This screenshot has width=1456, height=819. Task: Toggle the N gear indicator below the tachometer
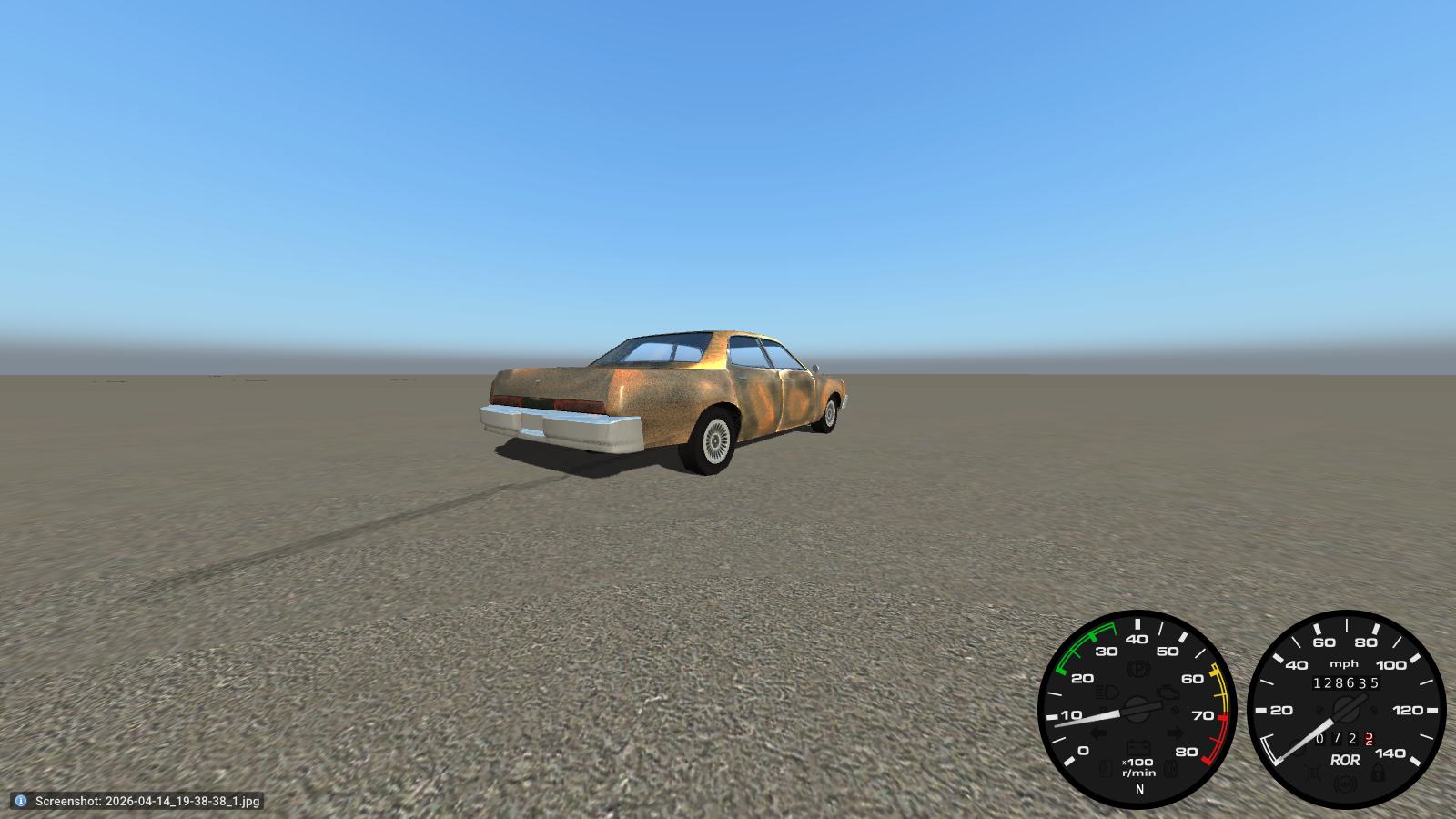click(x=1139, y=788)
